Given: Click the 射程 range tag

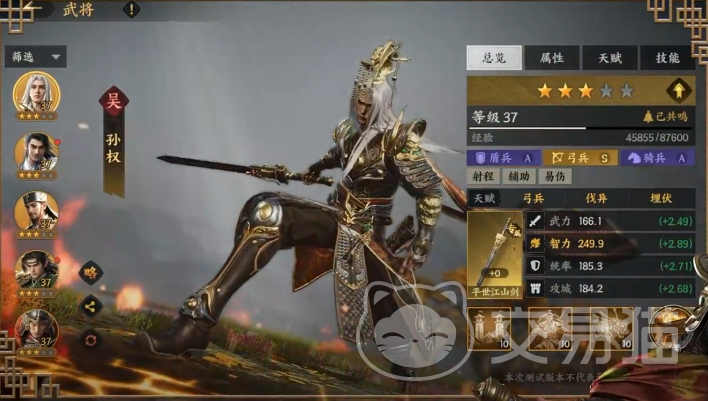Looking at the screenshot, I should [483, 177].
